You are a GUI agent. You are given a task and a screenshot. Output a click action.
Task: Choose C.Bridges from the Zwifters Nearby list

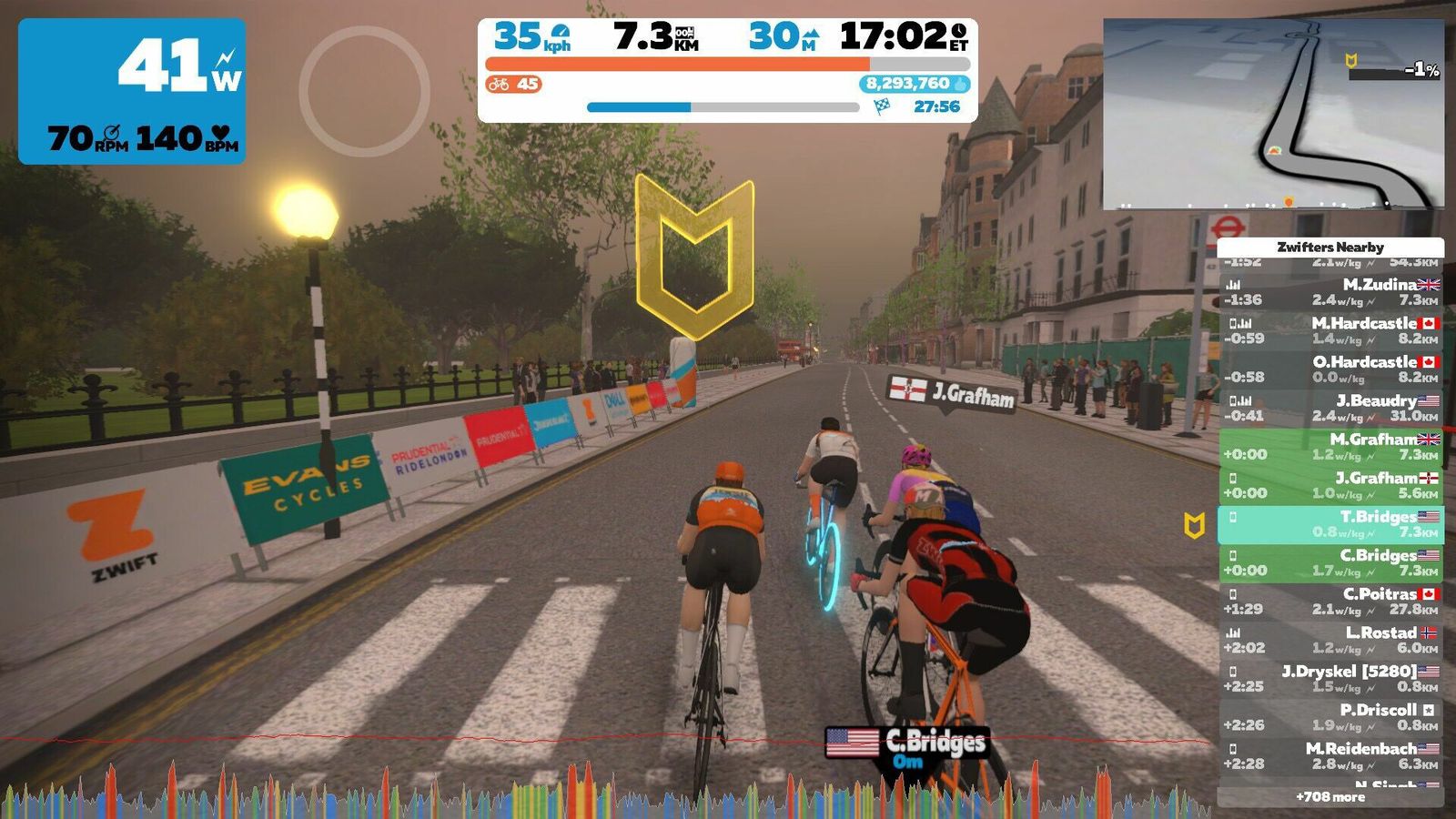[1330, 562]
